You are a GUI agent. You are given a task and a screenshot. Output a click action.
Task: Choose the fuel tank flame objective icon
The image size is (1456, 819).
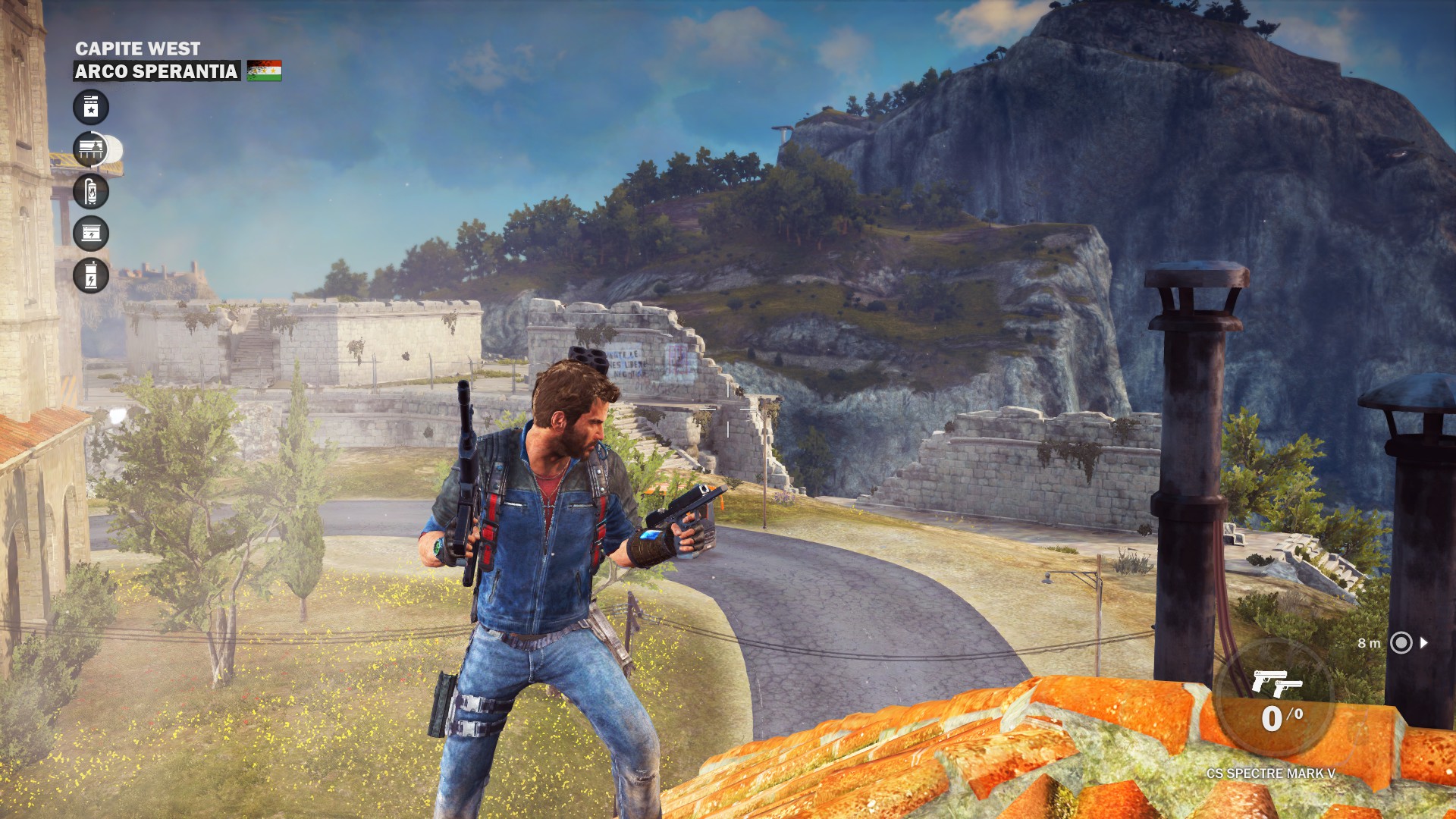[91, 191]
